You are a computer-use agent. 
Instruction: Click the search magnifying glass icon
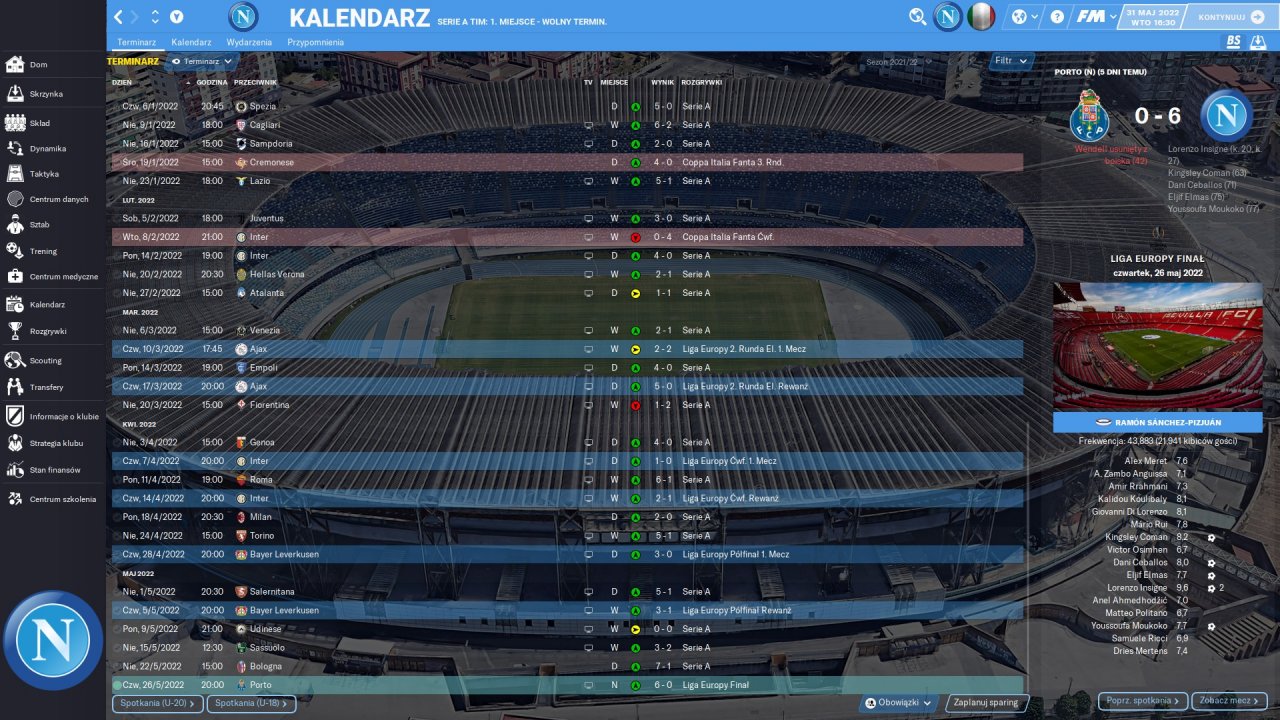tap(917, 17)
